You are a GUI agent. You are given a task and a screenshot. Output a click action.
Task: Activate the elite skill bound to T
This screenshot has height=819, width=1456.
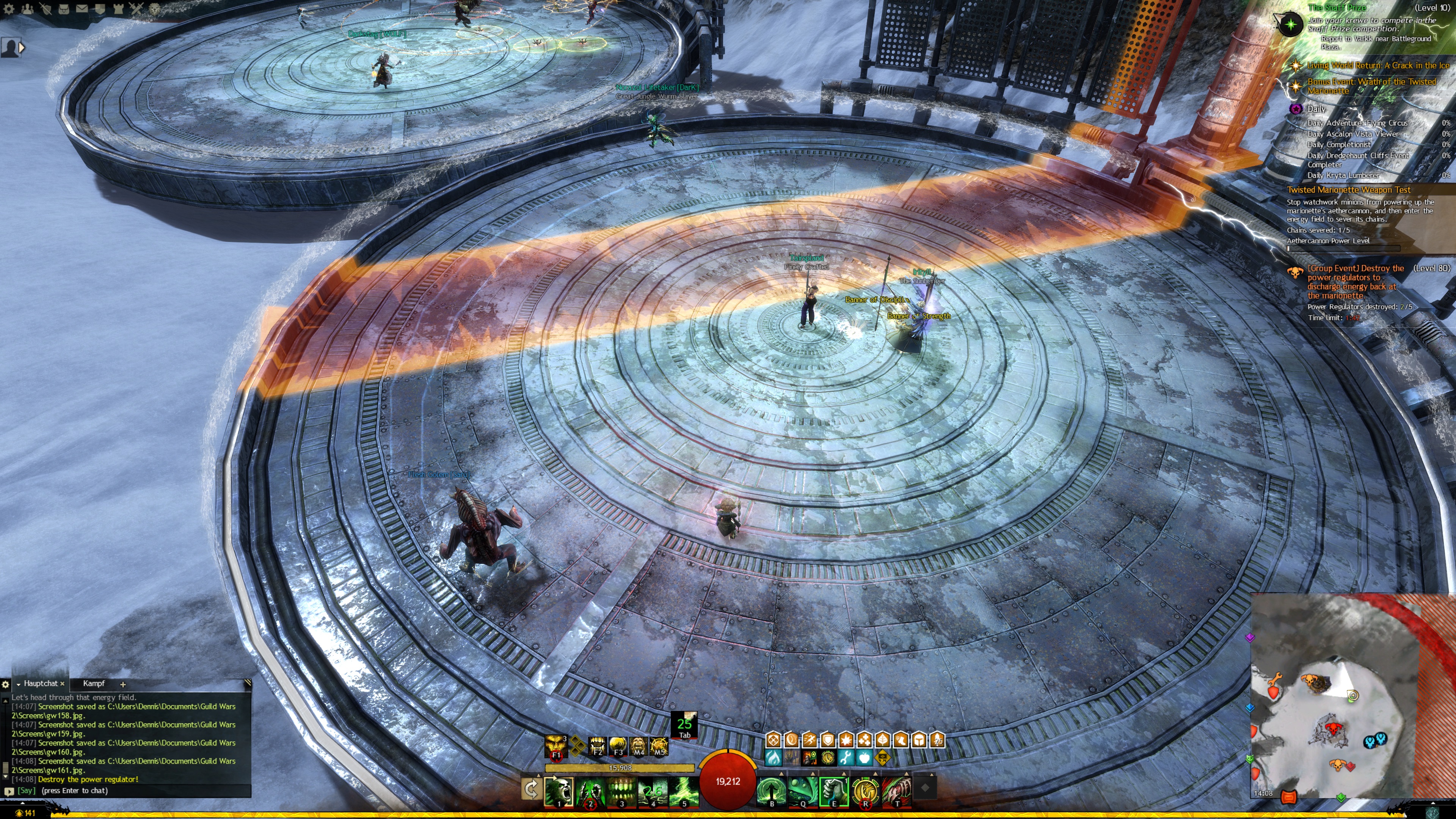click(897, 790)
